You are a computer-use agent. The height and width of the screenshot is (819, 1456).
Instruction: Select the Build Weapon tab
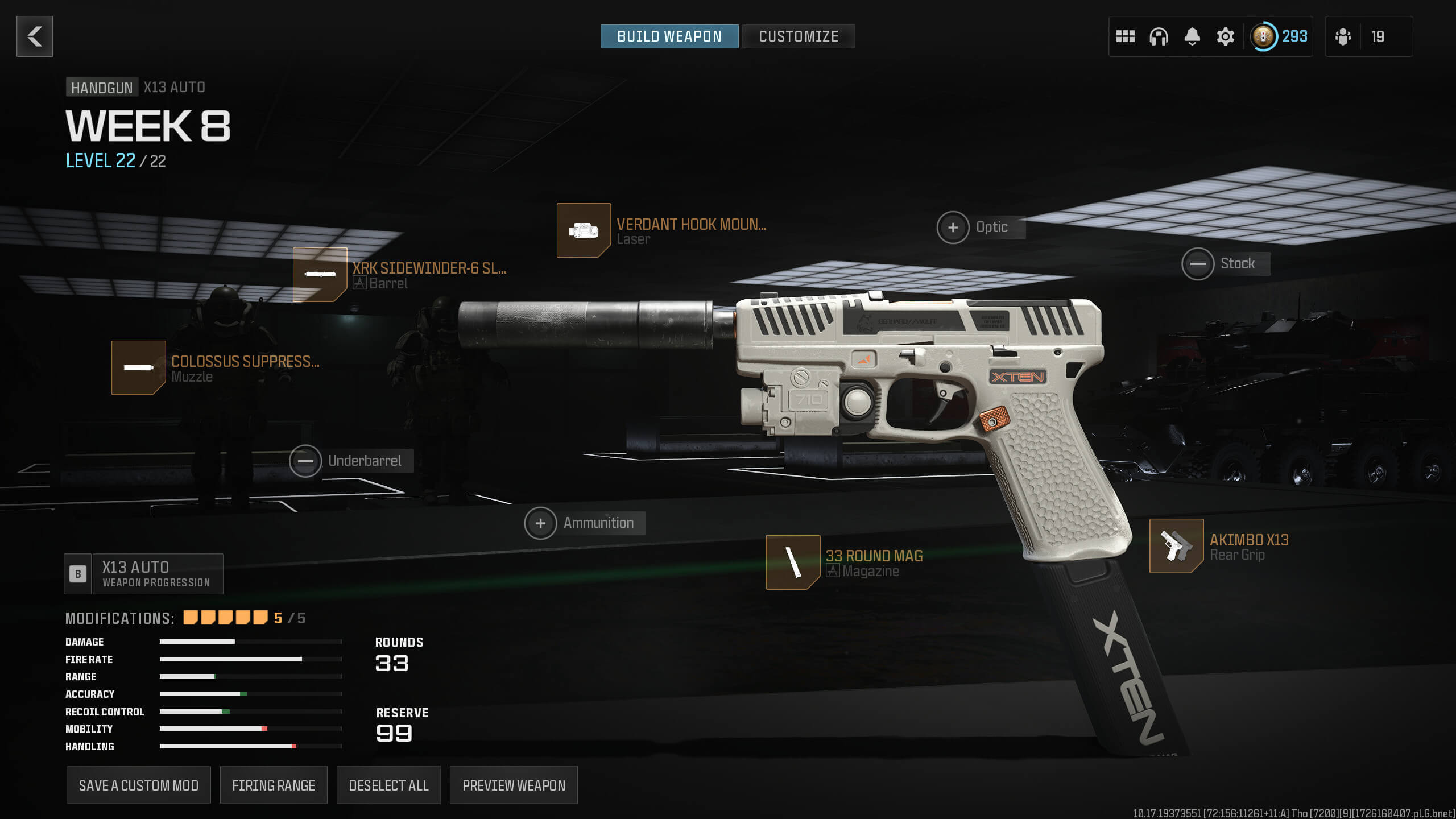(x=669, y=36)
